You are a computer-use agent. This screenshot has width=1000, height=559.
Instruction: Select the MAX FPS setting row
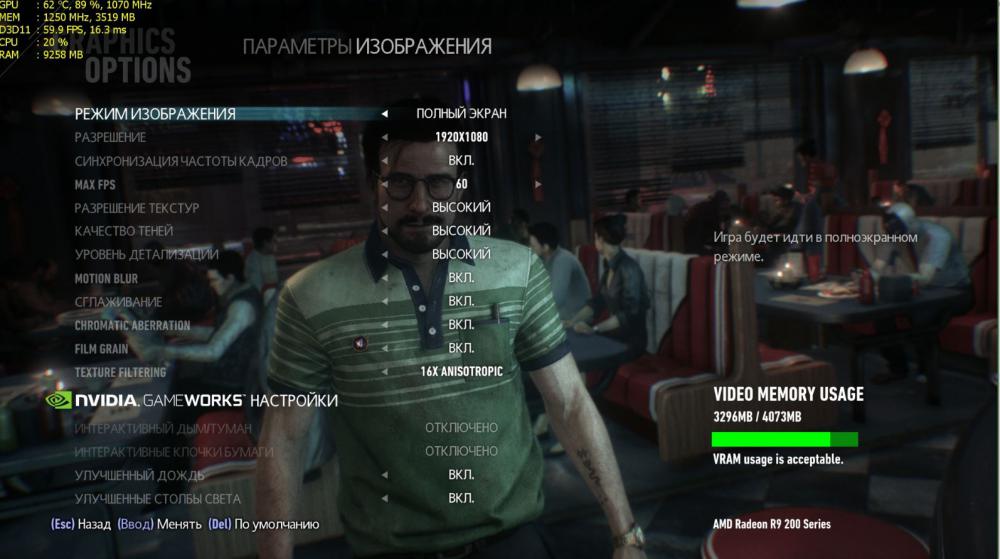pos(96,185)
